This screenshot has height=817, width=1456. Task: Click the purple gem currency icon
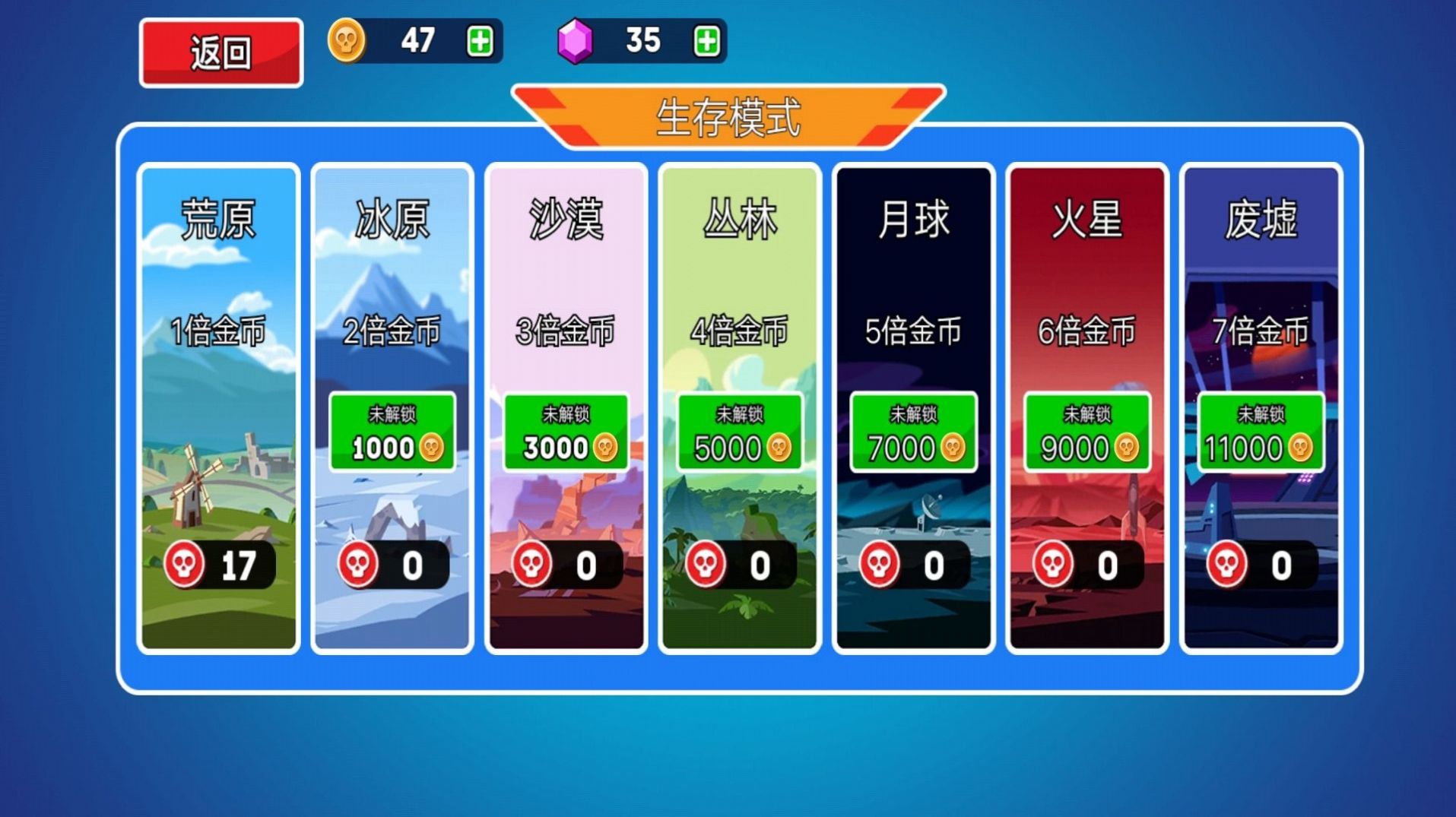tap(576, 42)
